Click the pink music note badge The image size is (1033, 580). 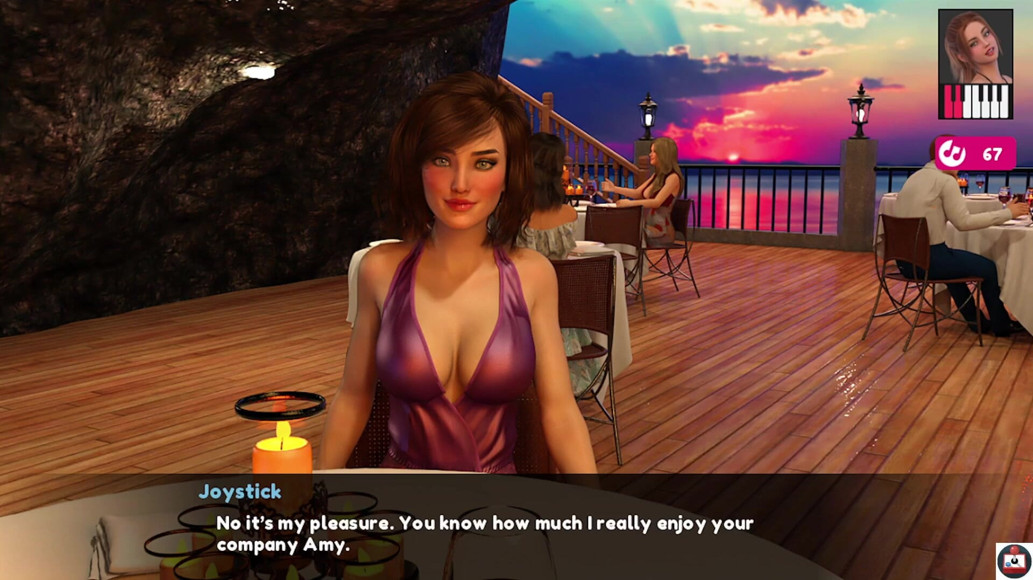pos(975,154)
